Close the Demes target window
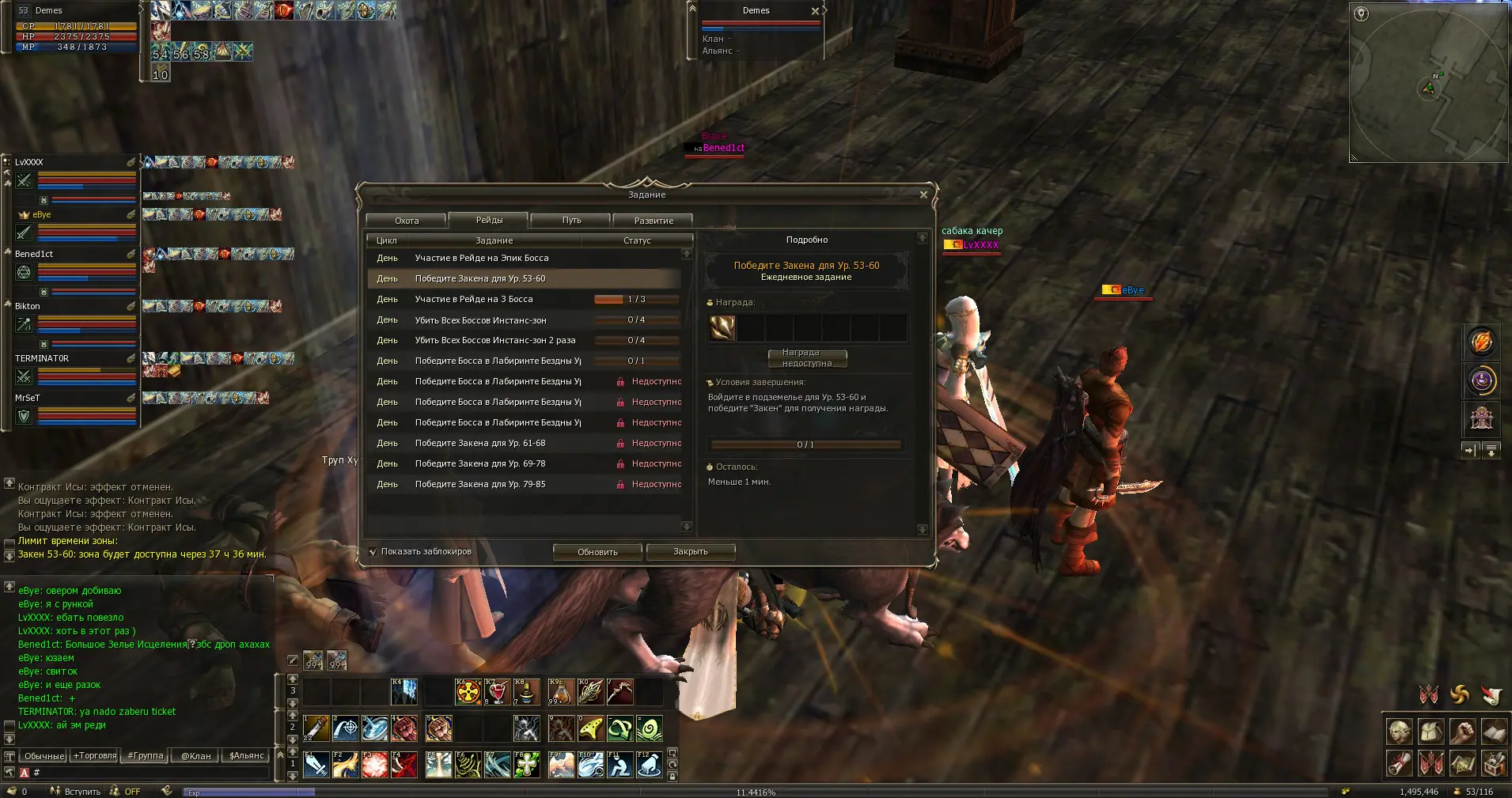The width and height of the screenshot is (1512, 798). [x=815, y=11]
